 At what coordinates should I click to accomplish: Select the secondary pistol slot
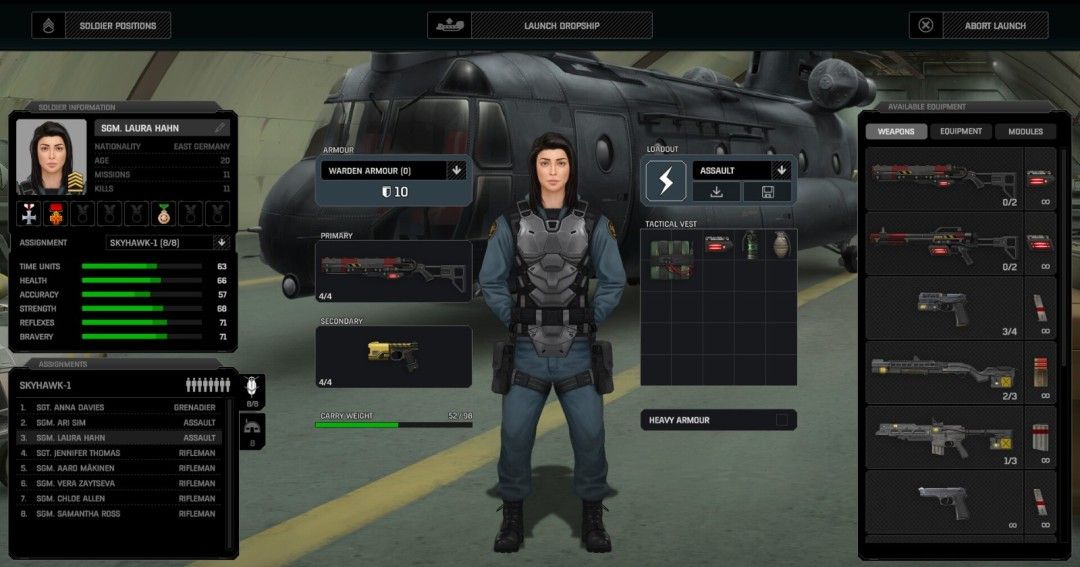click(393, 355)
